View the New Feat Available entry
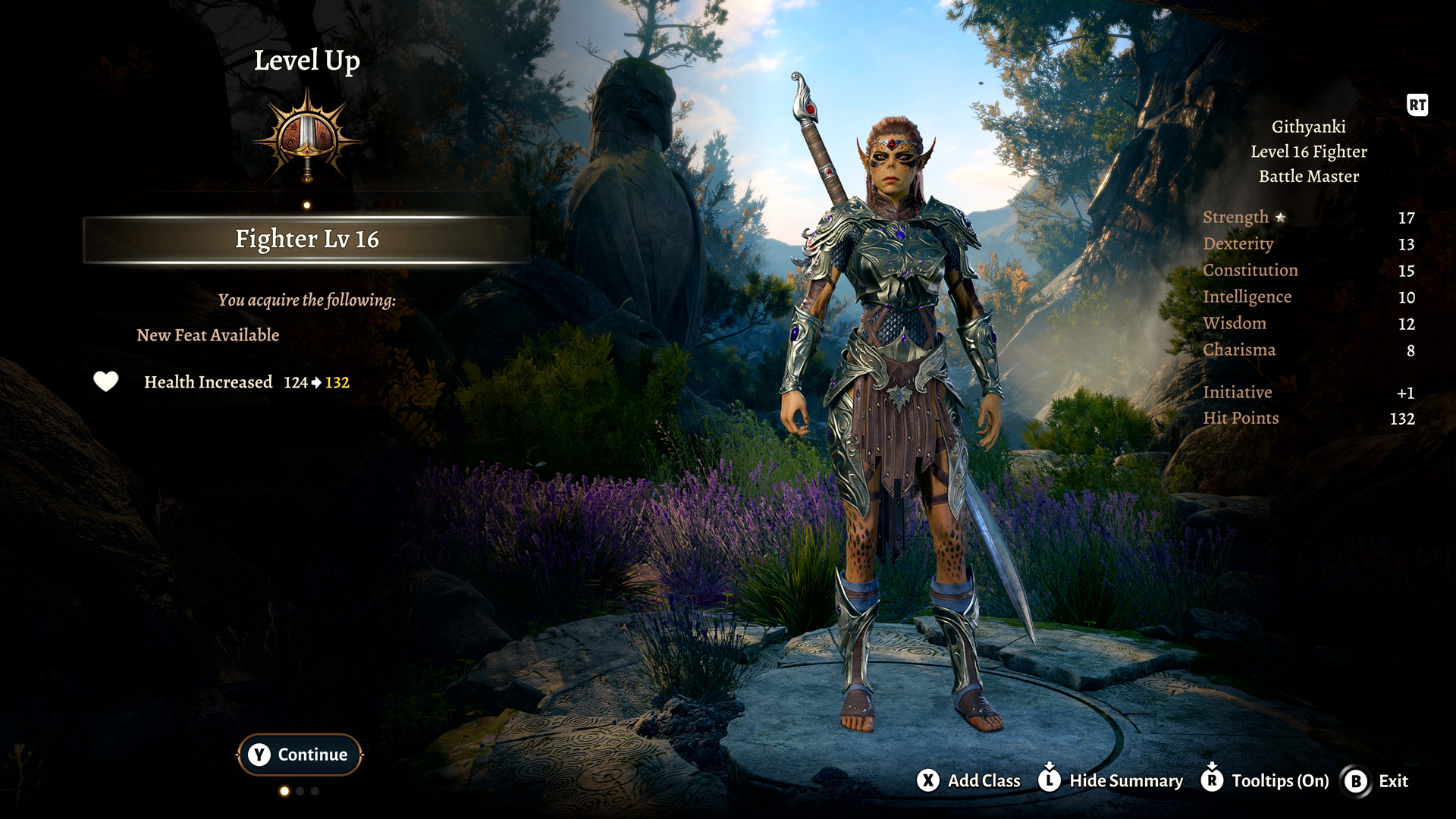This screenshot has width=1456, height=819. 208,335
